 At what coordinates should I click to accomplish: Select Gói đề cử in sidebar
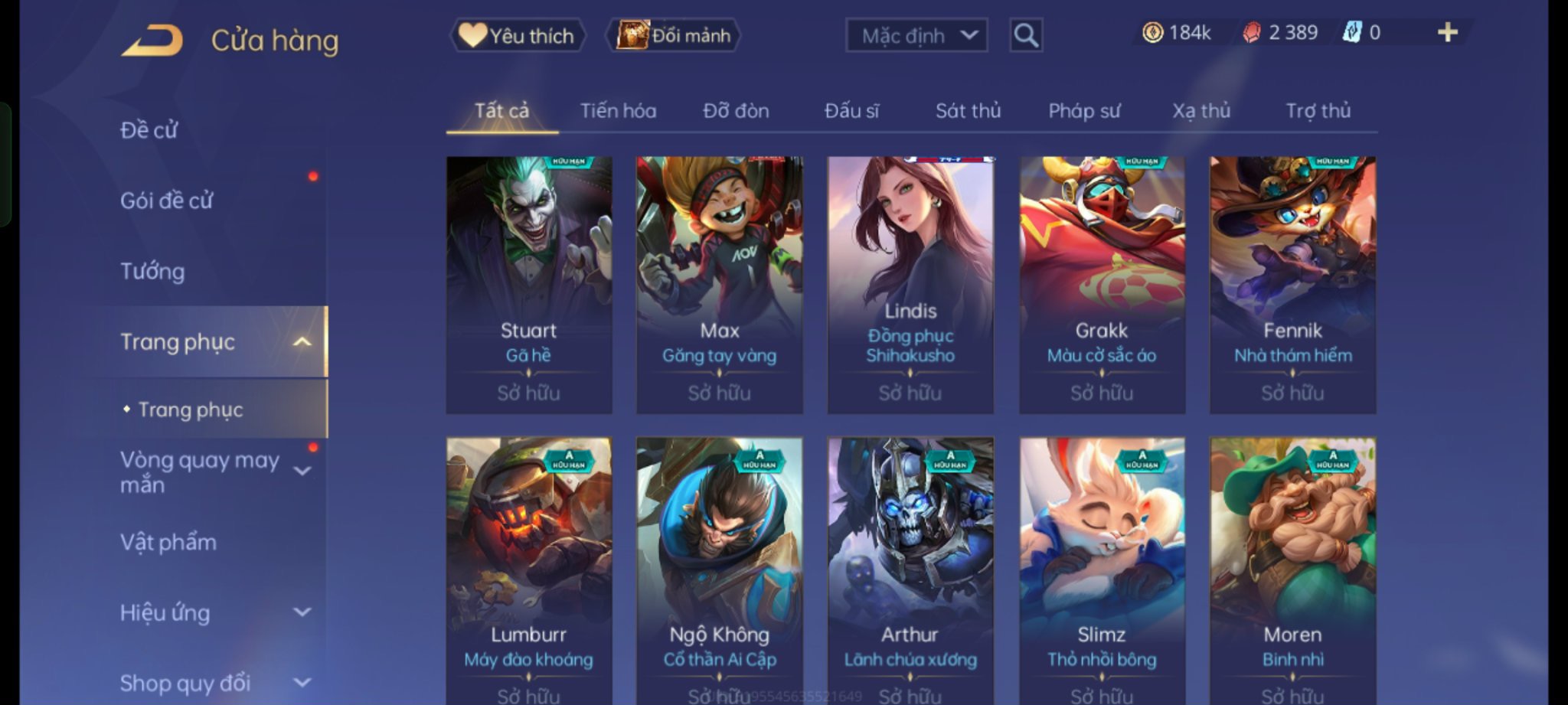166,201
